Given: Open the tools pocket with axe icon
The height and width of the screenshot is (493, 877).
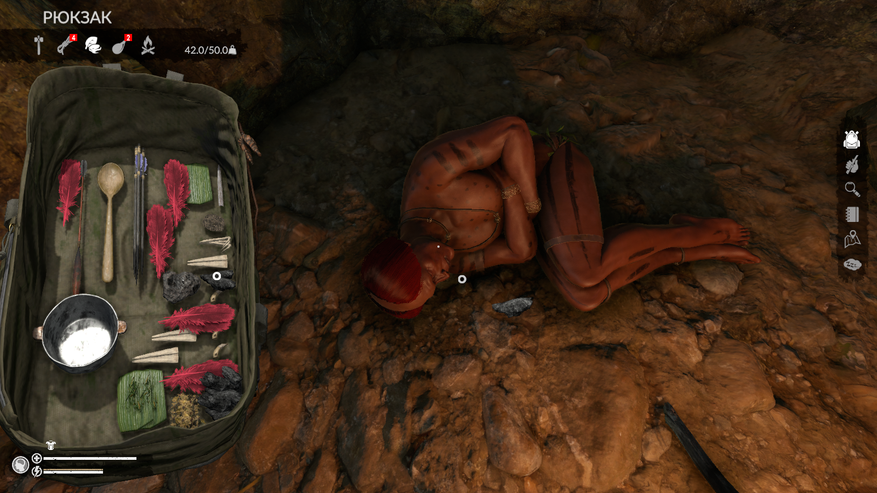Looking at the screenshot, I should pyautogui.click(x=39, y=45).
